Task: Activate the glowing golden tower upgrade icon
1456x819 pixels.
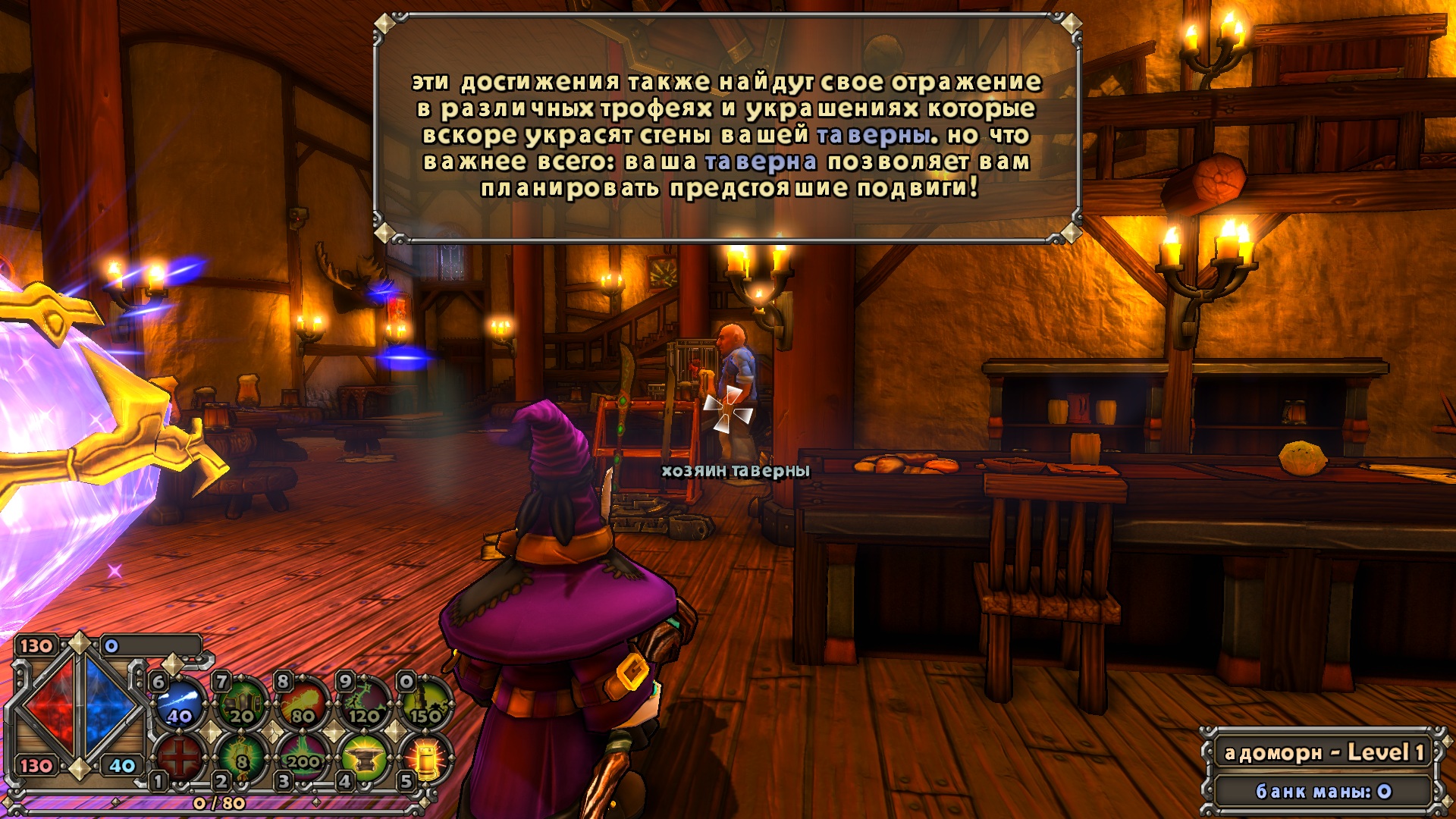Action: pyautogui.click(x=425, y=757)
